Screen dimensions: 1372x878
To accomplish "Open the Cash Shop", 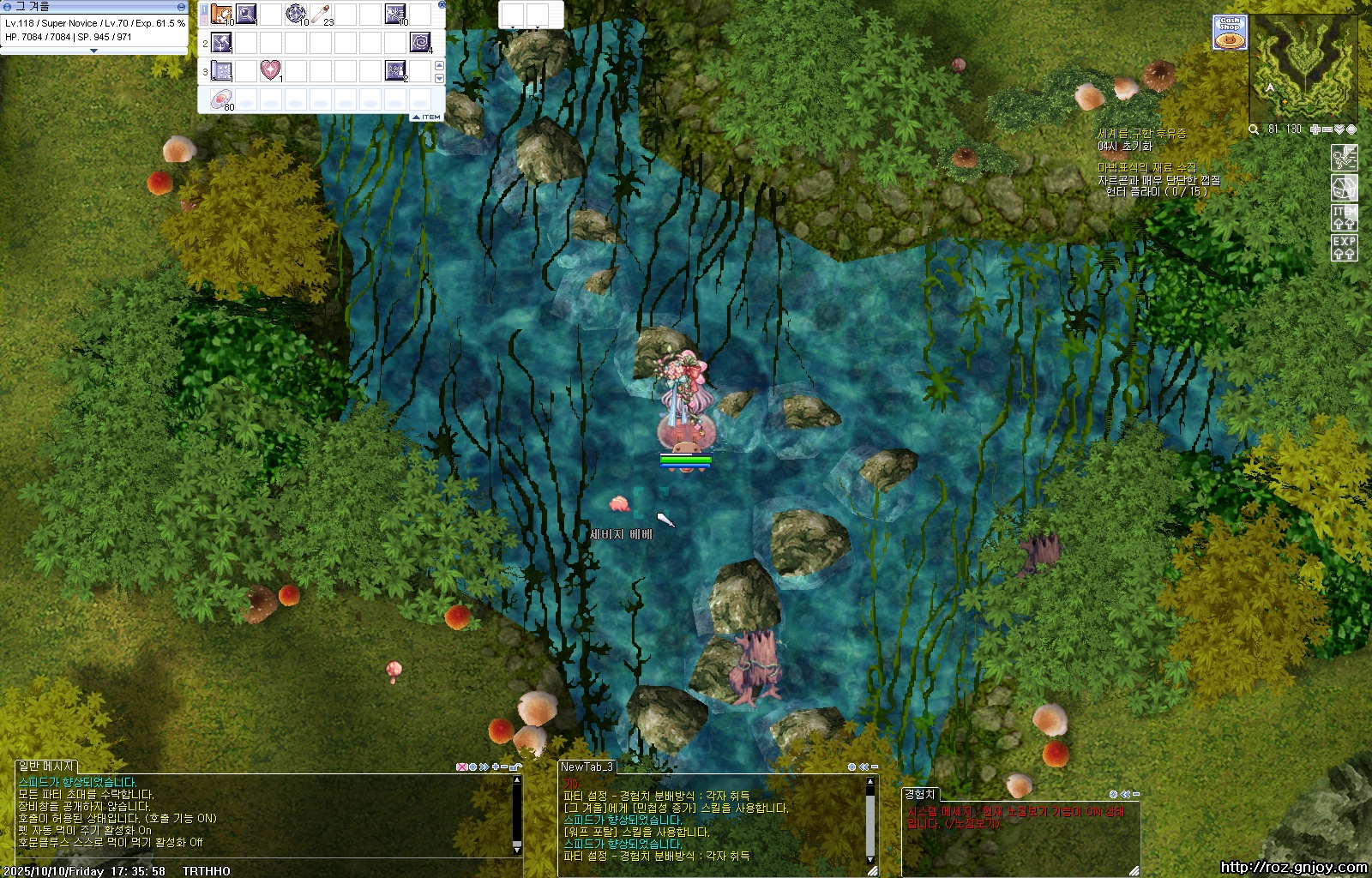I will pyautogui.click(x=1230, y=33).
